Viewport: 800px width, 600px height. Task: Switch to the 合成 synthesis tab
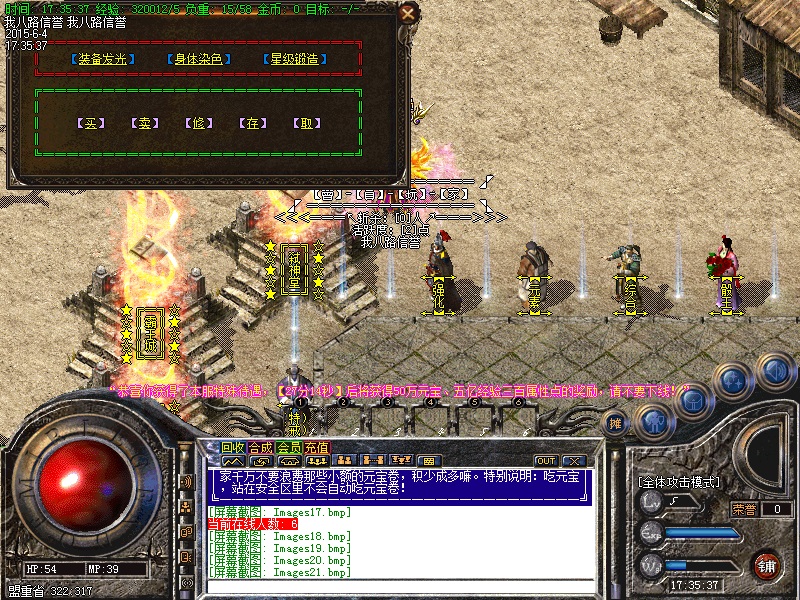(x=261, y=447)
